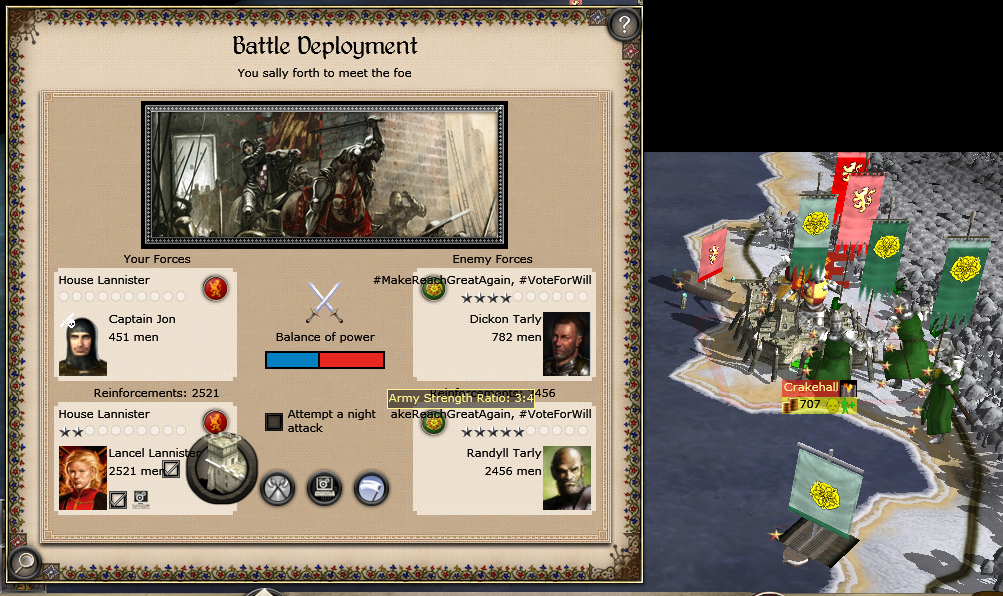1003x596 pixels.
Task: Choose the crossed axes auto-resolve button
Action: 277,489
